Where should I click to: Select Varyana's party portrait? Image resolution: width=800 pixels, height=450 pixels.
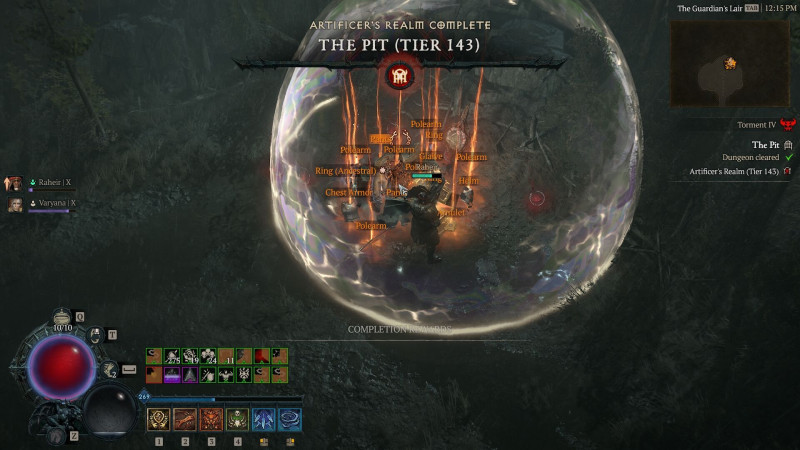click(x=15, y=204)
